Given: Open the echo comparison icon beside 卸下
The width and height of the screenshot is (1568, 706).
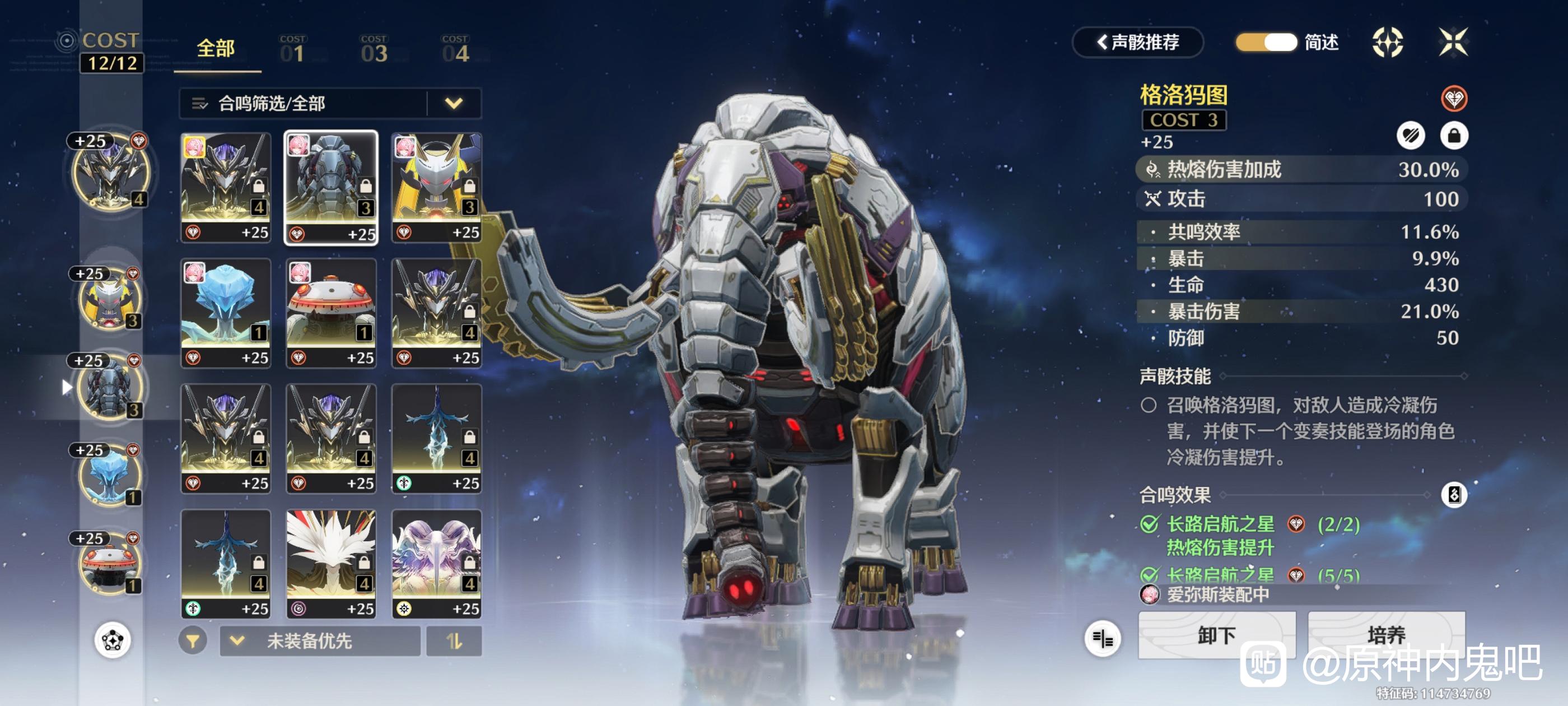Looking at the screenshot, I should (1102, 638).
